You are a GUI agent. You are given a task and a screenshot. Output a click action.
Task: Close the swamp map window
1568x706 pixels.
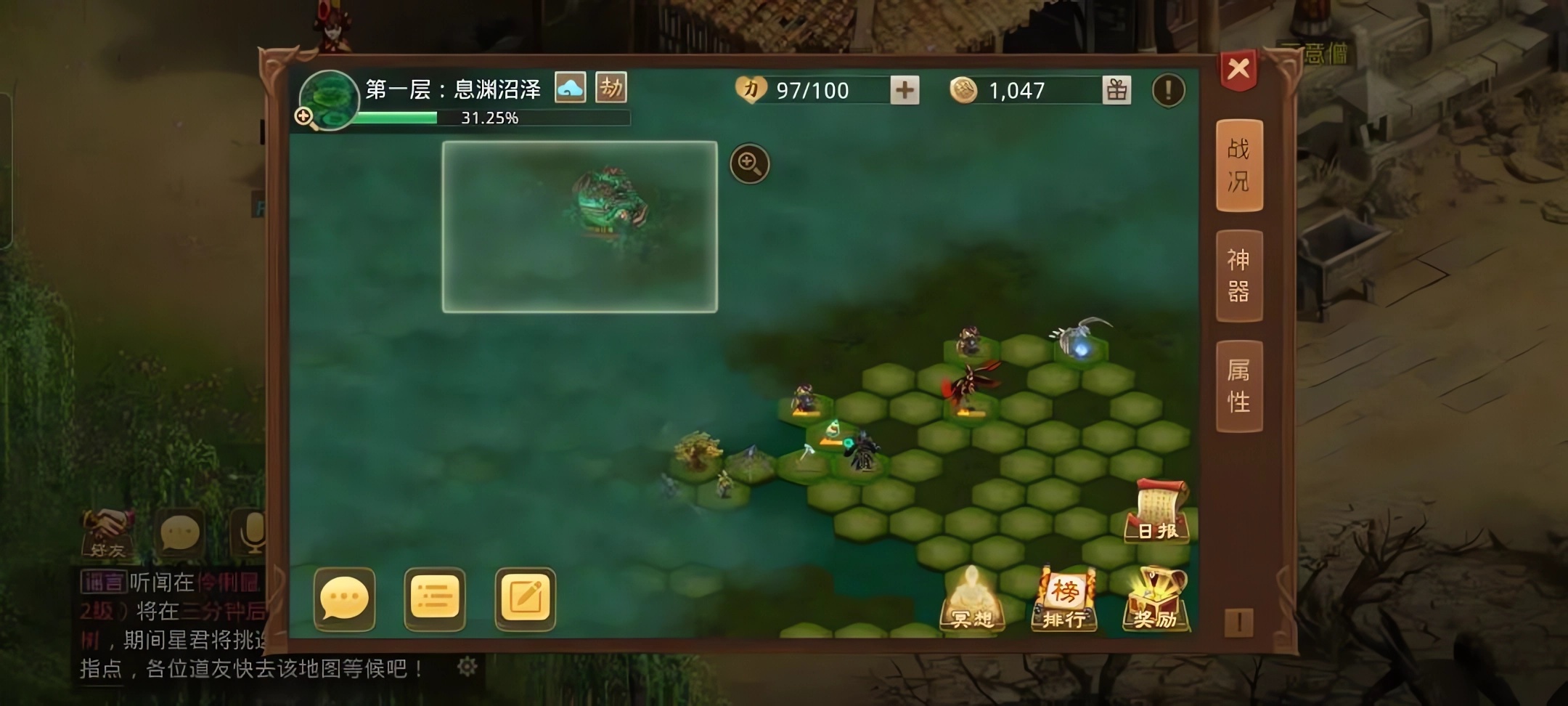pyautogui.click(x=1238, y=70)
